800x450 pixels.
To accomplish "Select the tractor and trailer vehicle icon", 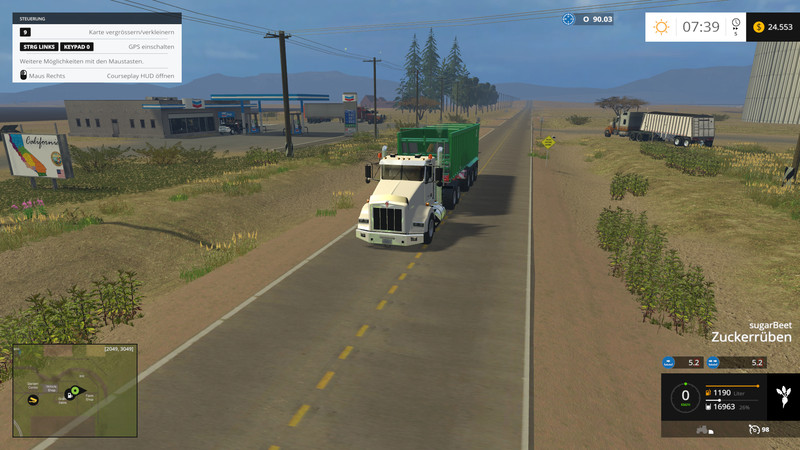I will click(x=704, y=430).
